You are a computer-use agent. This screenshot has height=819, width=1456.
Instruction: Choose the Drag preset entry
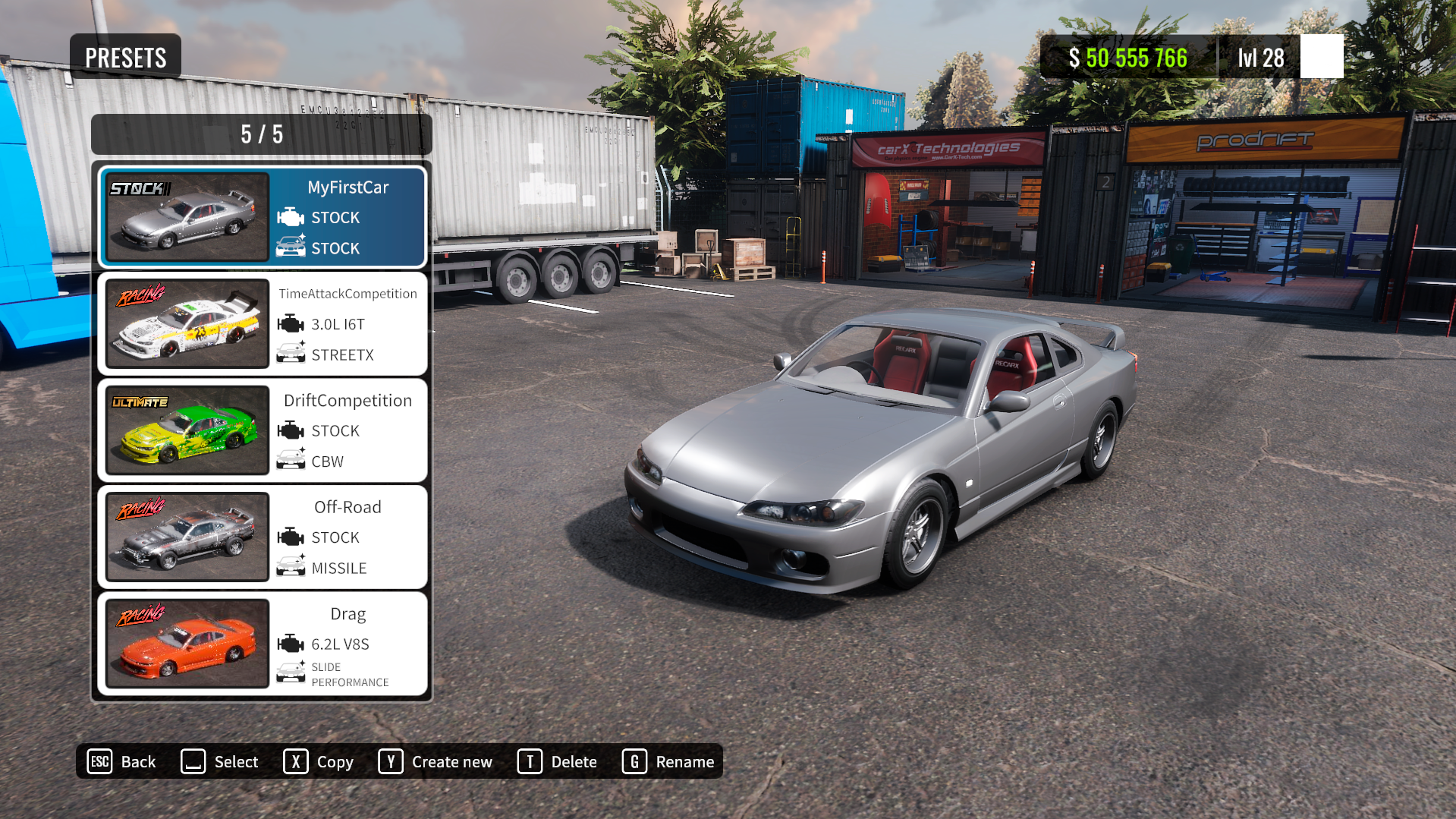tap(263, 644)
